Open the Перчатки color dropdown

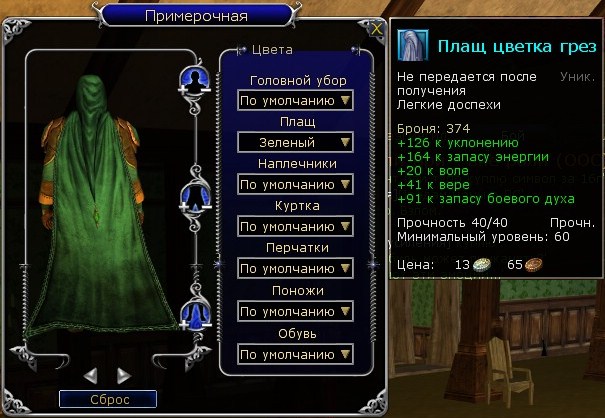(x=297, y=269)
